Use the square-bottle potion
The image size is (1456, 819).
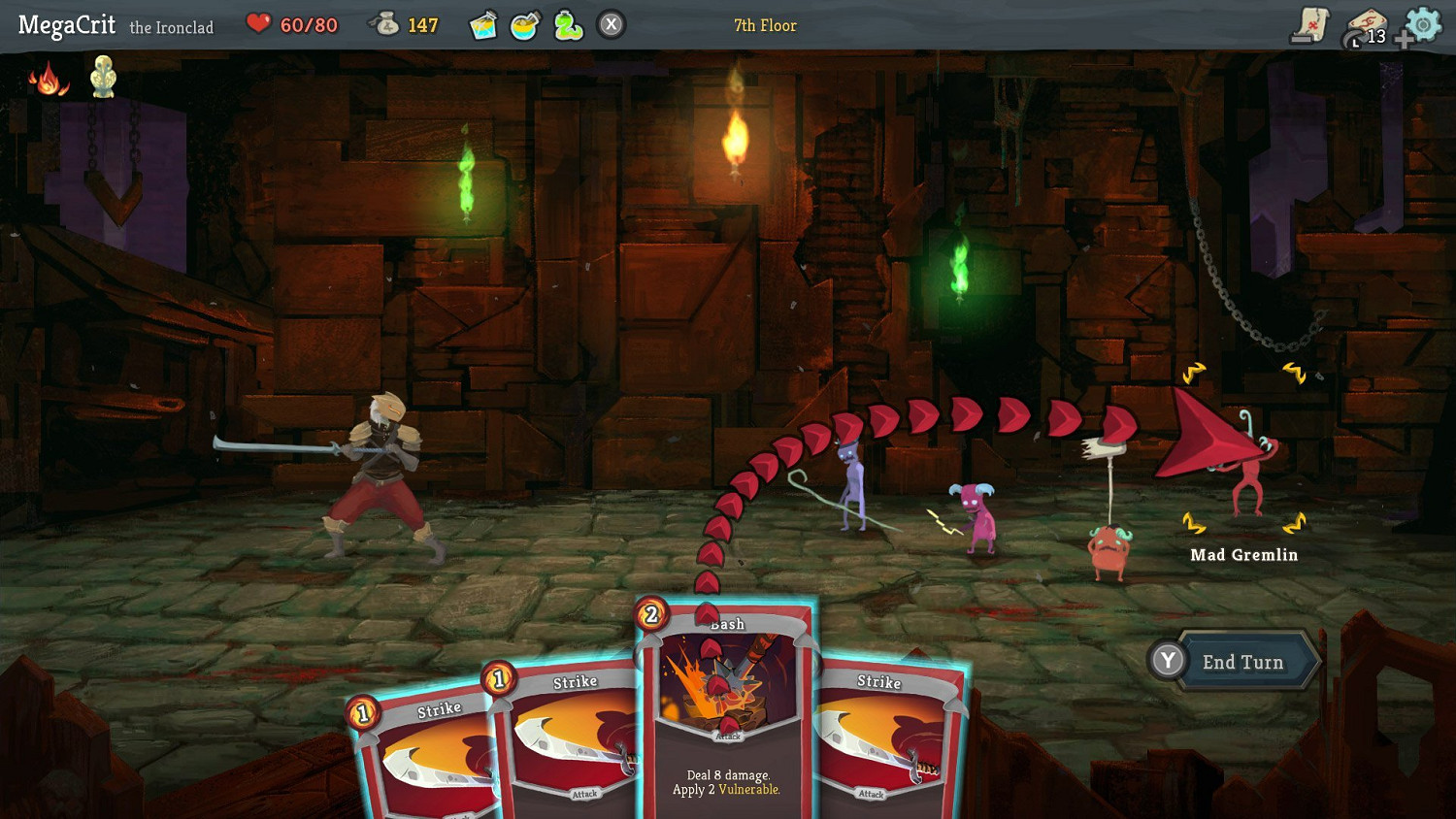482,25
